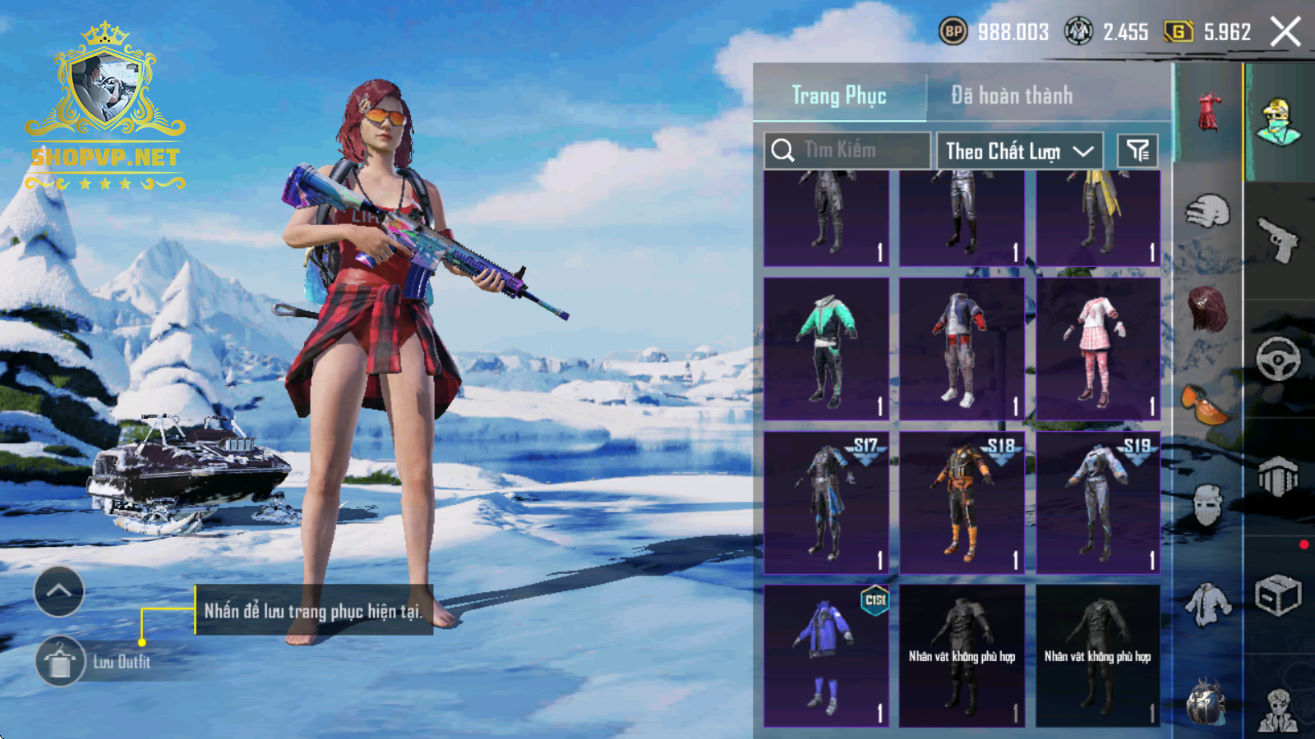Open the filter funnel button

tap(1137, 151)
